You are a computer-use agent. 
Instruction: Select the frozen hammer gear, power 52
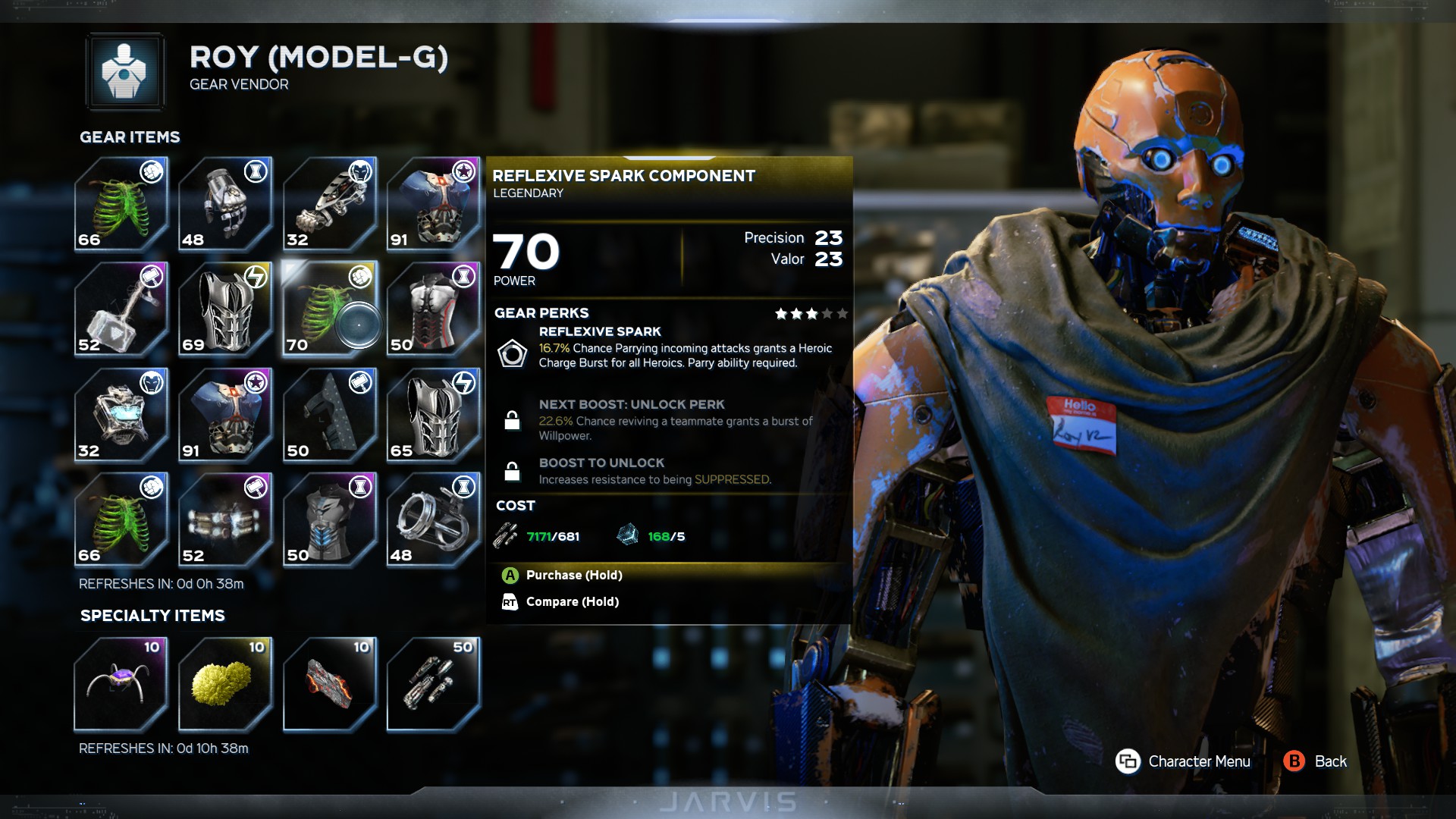(x=121, y=309)
